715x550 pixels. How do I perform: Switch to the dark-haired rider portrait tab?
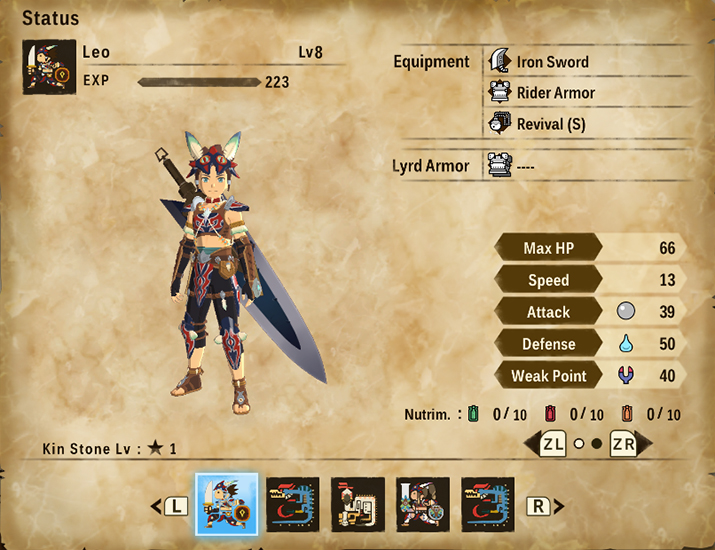click(423, 504)
